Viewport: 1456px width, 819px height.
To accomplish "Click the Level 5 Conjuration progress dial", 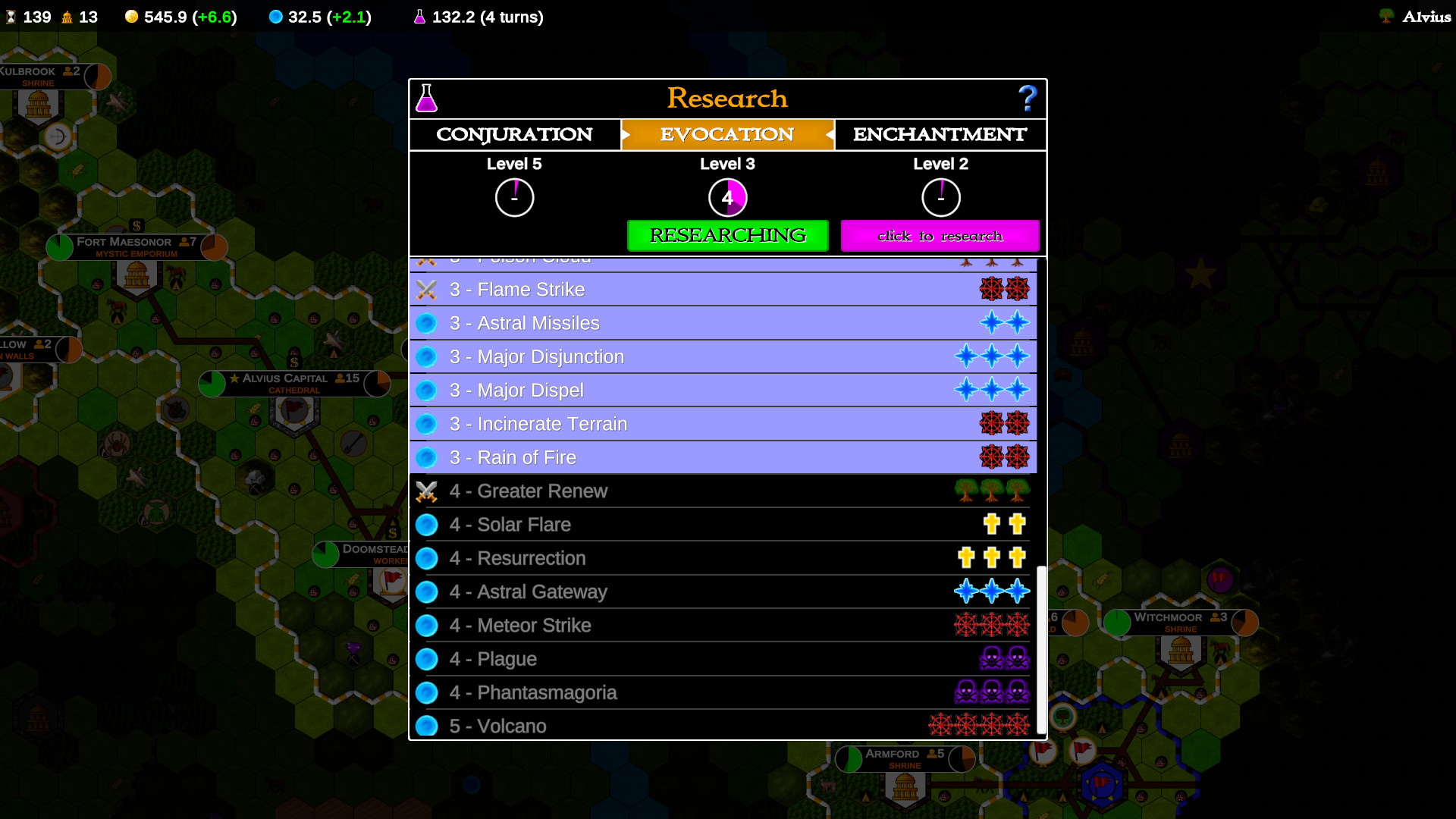I will point(515,196).
